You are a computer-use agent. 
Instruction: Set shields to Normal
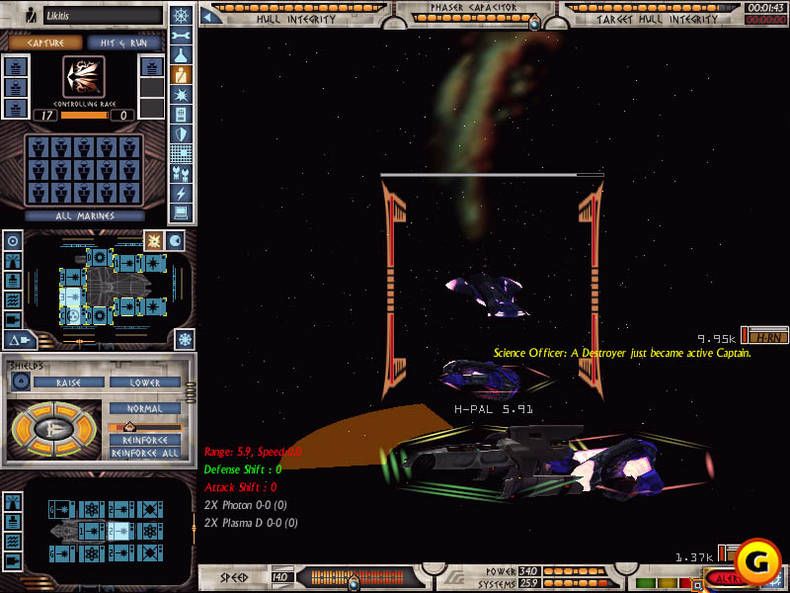pos(145,408)
